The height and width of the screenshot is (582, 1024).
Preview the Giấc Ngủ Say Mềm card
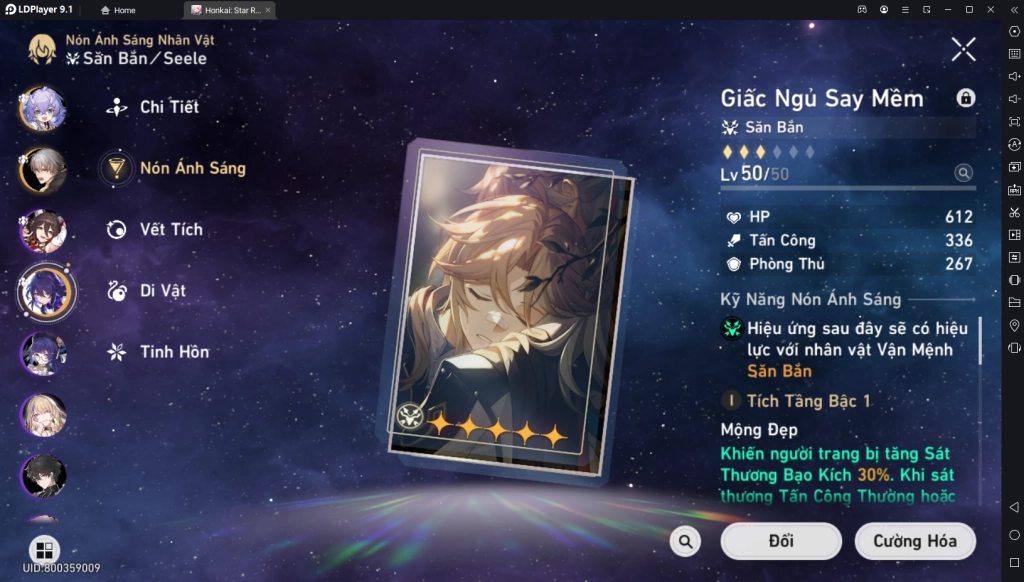click(506, 310)
